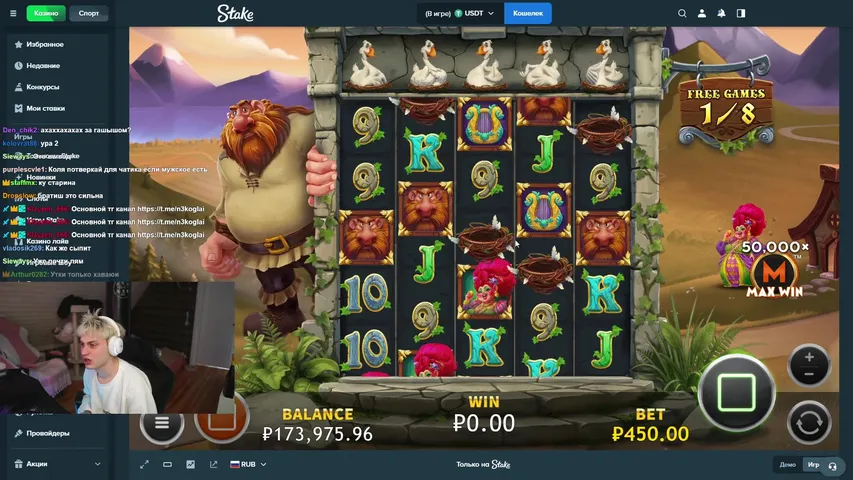Viewport: 853px width, 480px height.
Task: Go to Конкурсы section
Action: click(43, 87)
